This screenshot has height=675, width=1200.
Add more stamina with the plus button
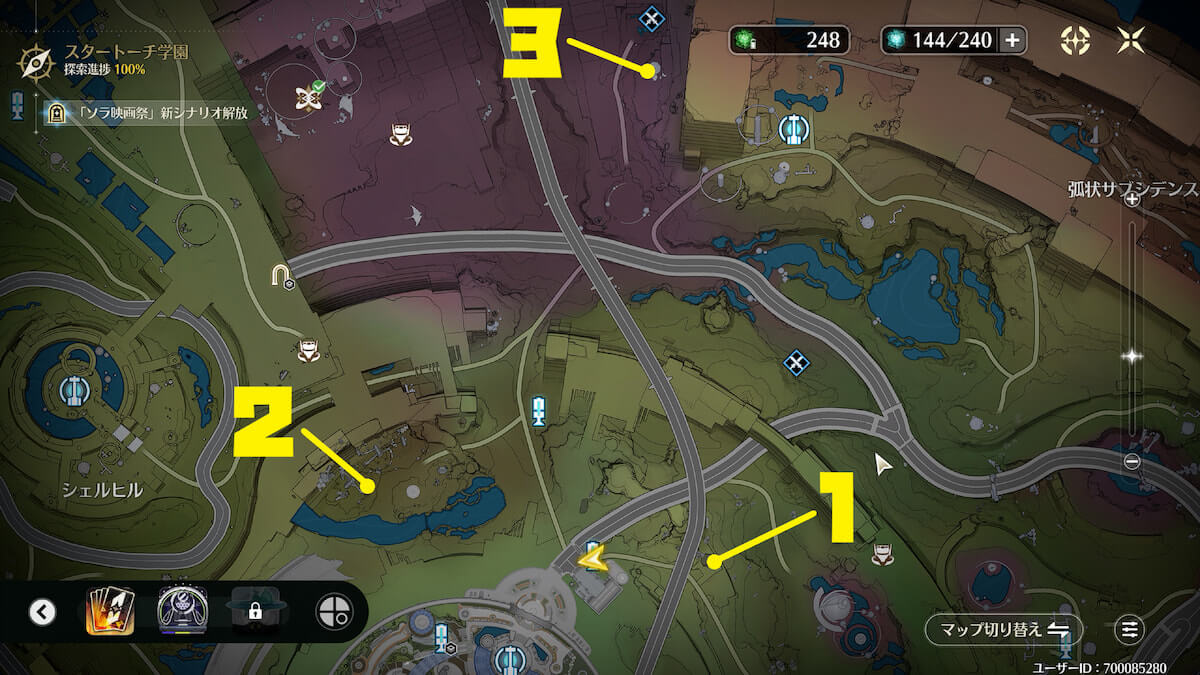pos(1012,40)
